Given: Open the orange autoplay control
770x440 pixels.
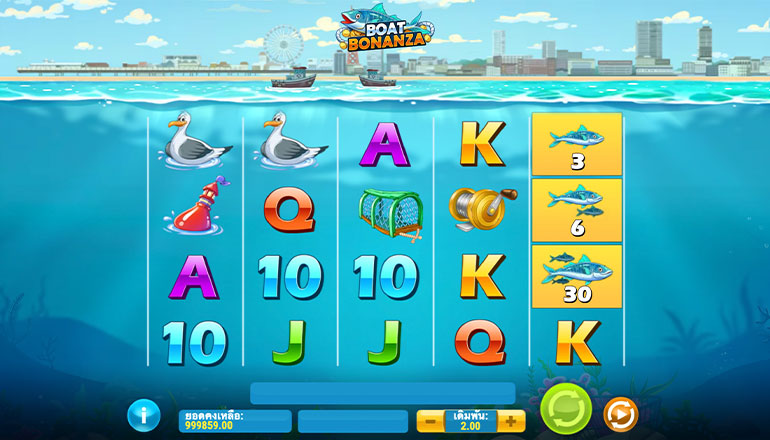Looking at the screenshot, I should [x=620, y=414].
